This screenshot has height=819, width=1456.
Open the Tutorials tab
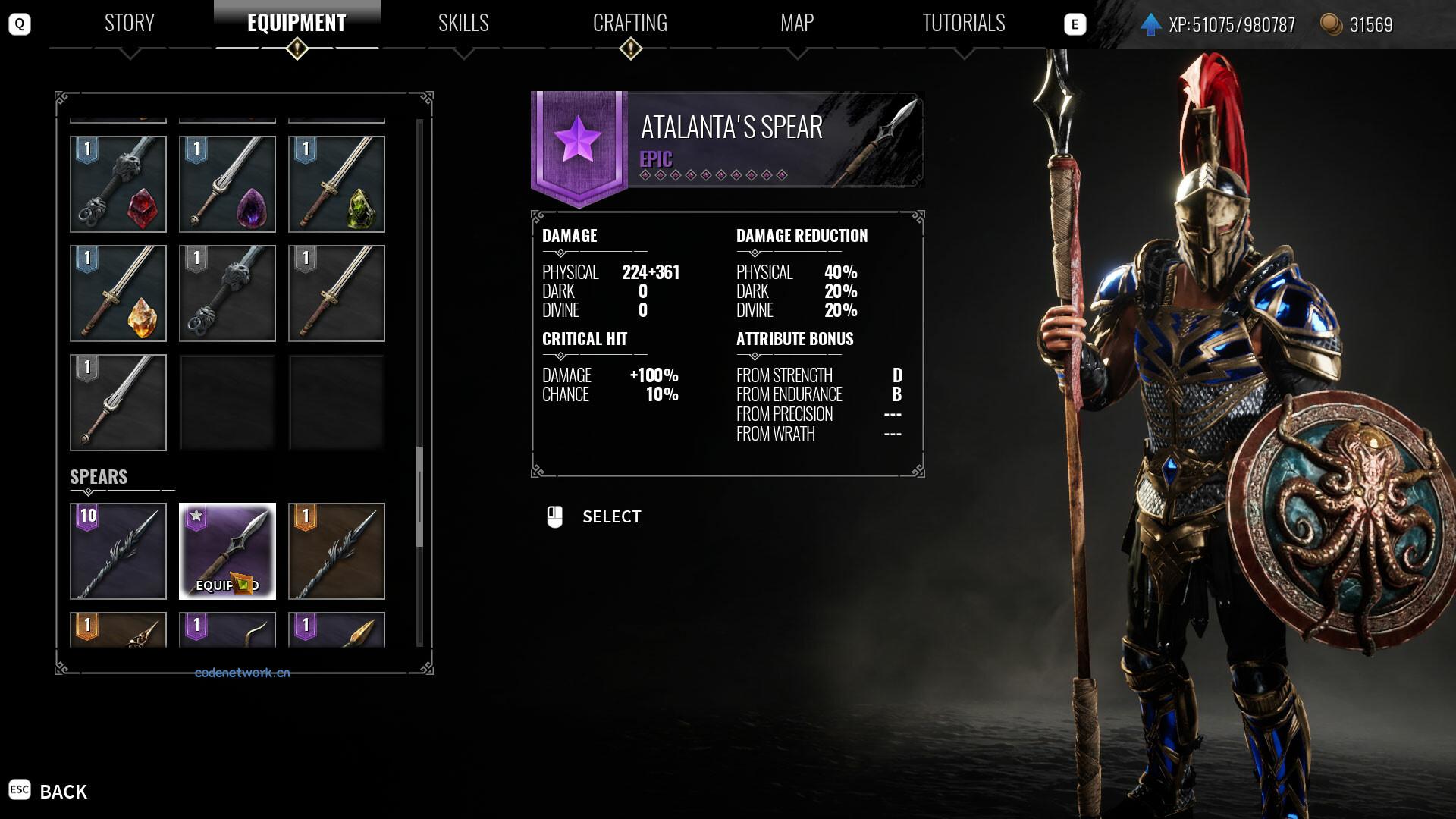click(963, 24)
